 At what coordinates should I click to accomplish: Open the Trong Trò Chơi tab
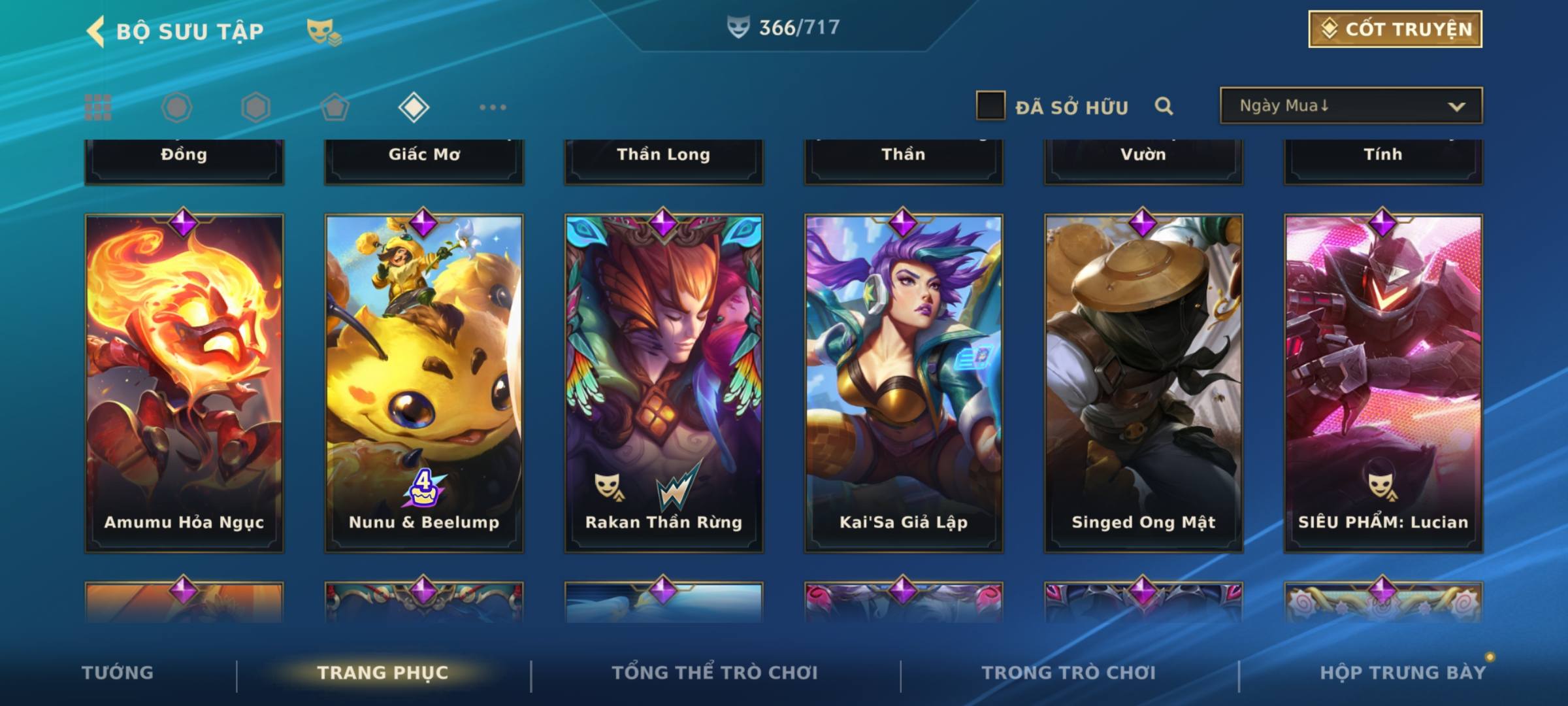pyautogui.click(x=1069, y=673)
